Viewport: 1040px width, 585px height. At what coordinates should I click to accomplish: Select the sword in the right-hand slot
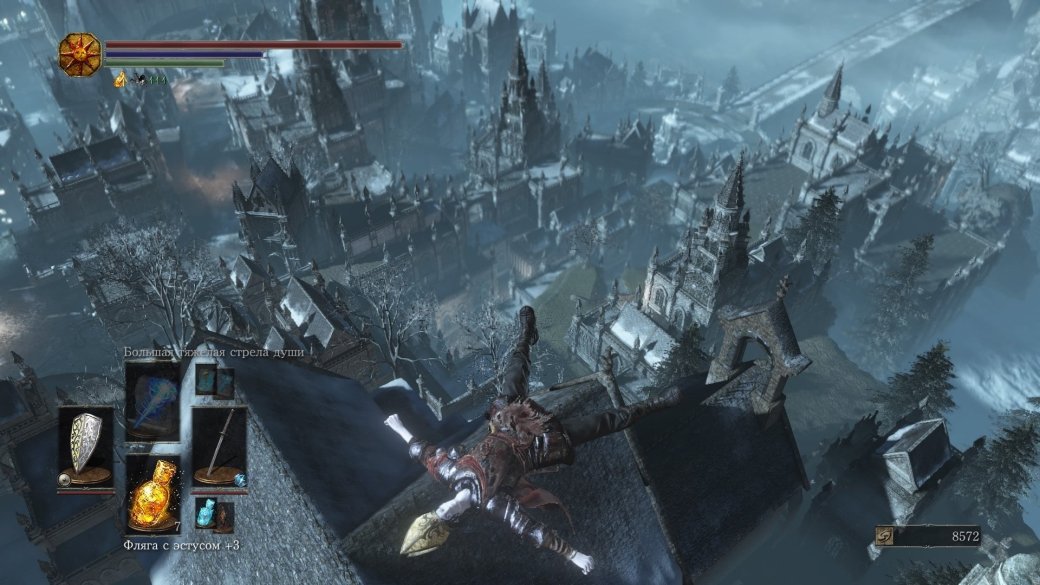click(x=219, y=445)
